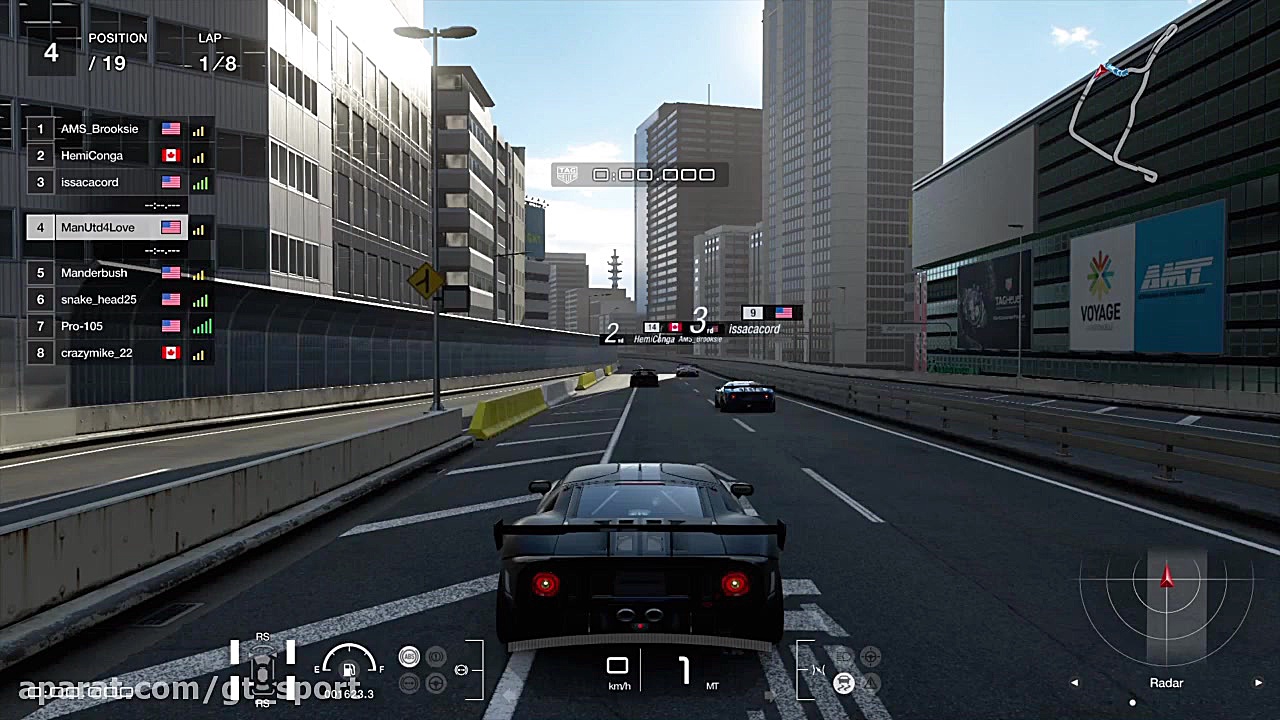1280x720 pixels.
Task: Click the signal strength bars next to Pro-105
Action: click(x=198, y=326)
